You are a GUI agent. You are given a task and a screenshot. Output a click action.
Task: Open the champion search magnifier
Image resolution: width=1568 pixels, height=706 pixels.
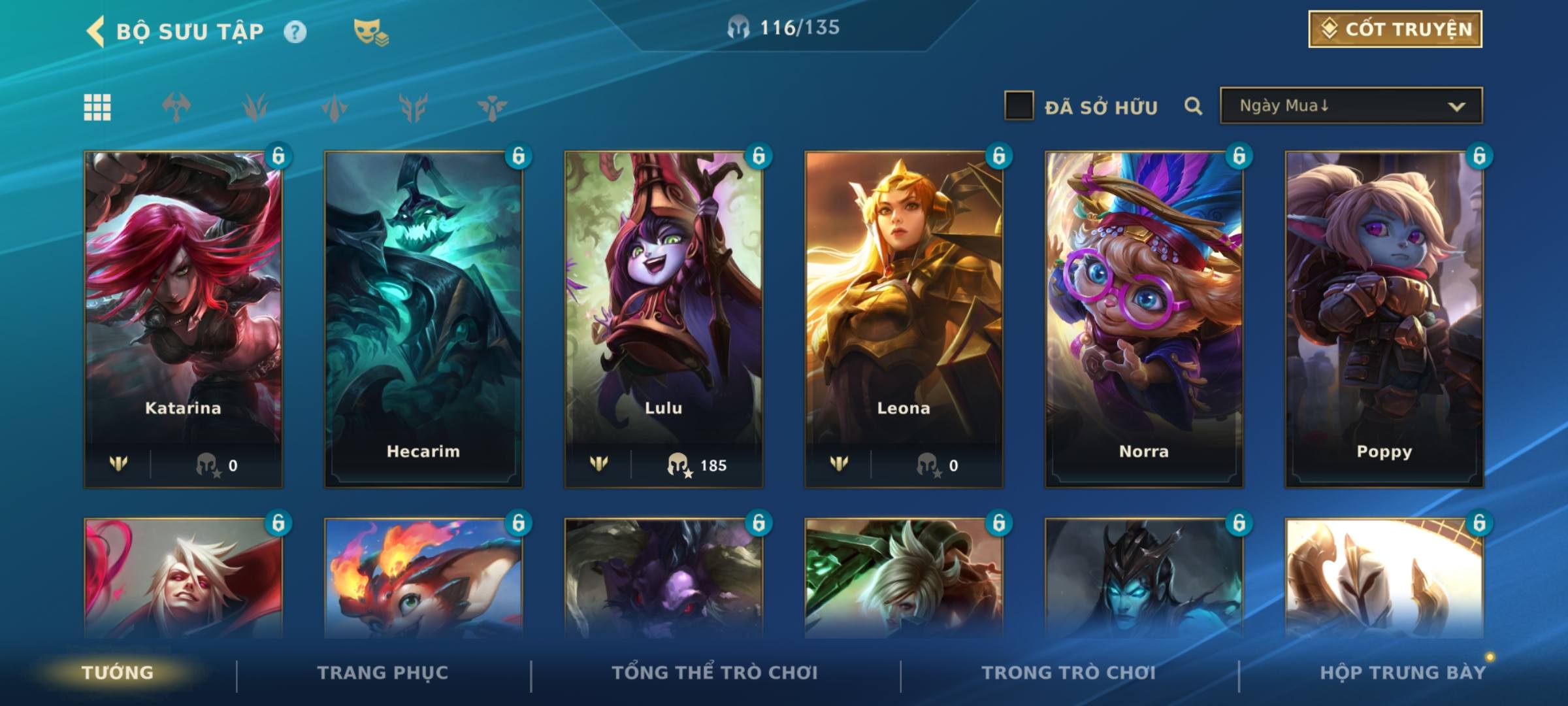click(1193, 106)
